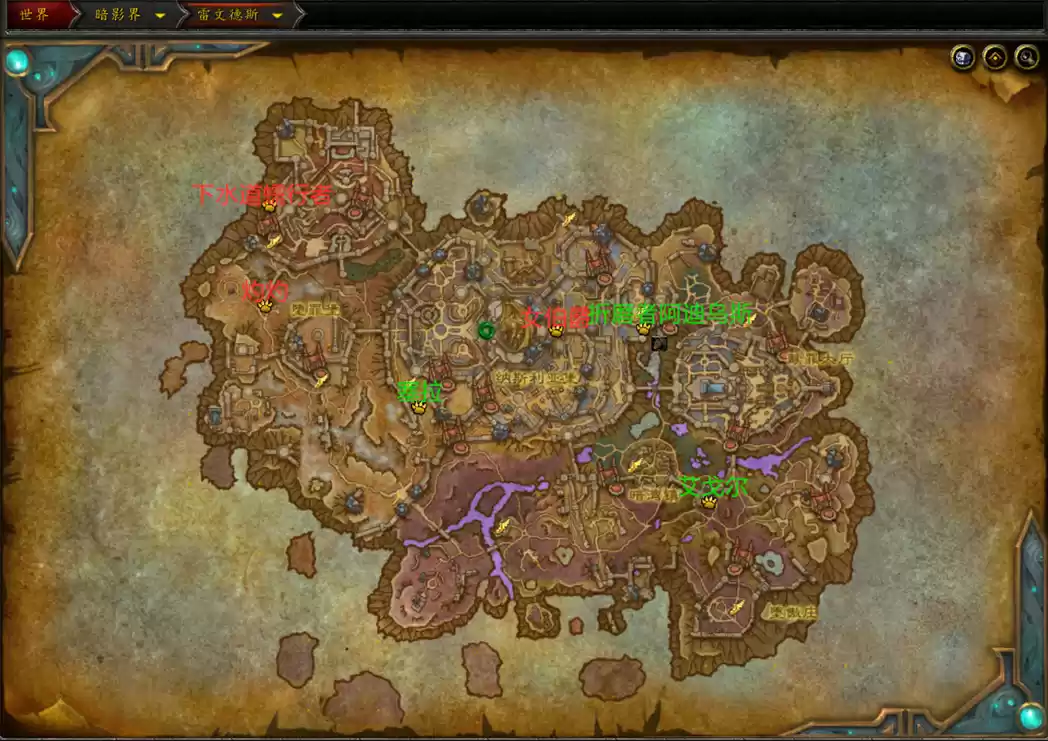Select the 下水道爬行者 paw marker

click(269, 206)
